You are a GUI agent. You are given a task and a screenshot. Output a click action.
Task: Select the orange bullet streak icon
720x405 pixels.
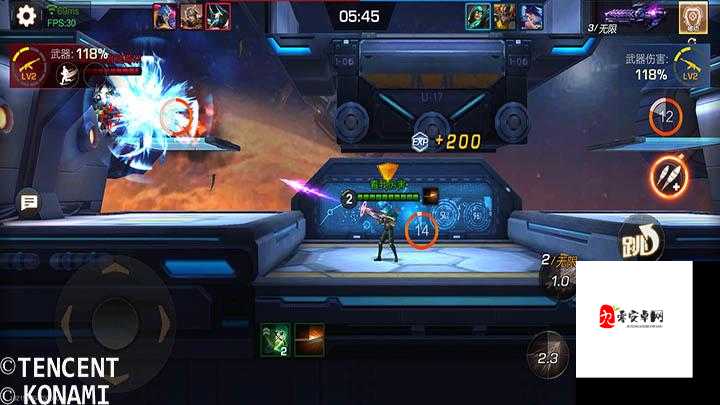[309, 339]
